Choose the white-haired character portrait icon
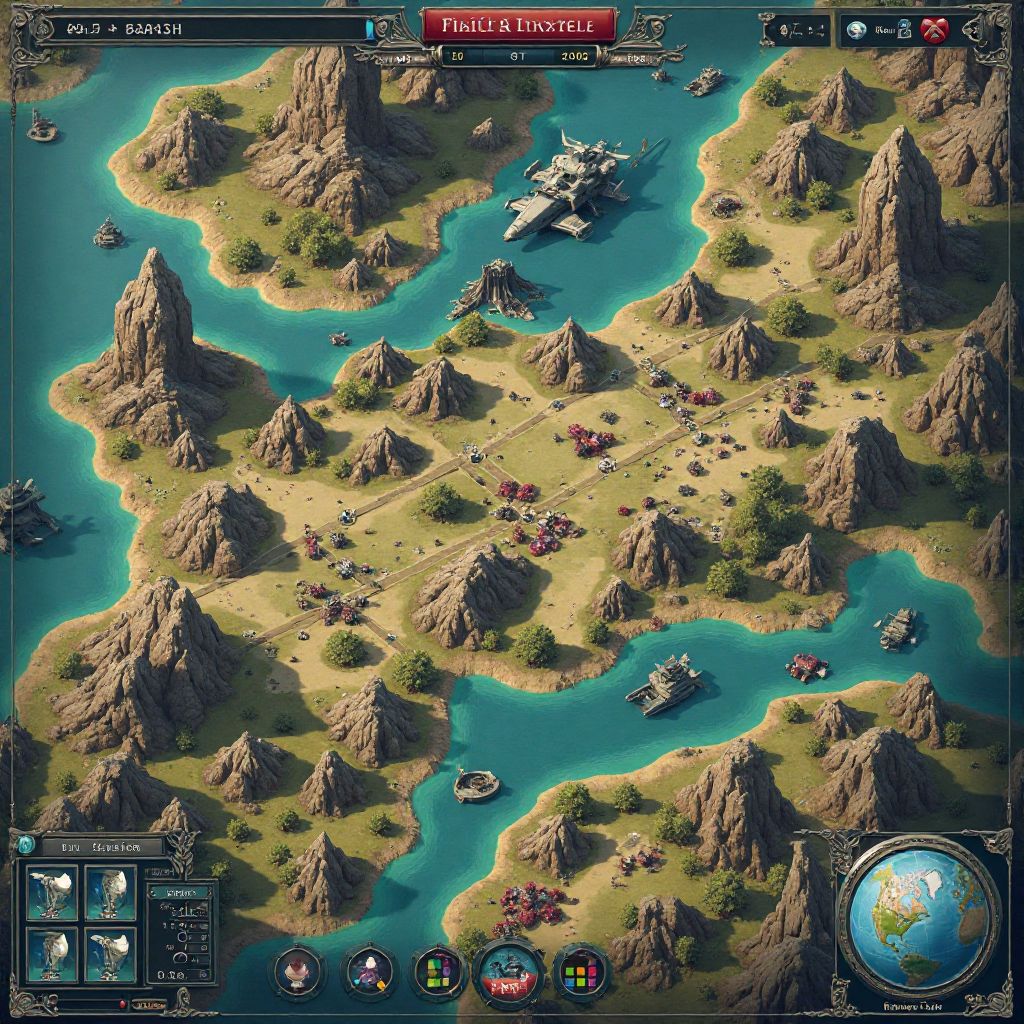Image resolution: width=1024 pixels, height=1024 pixels. (x=298, y=972)
